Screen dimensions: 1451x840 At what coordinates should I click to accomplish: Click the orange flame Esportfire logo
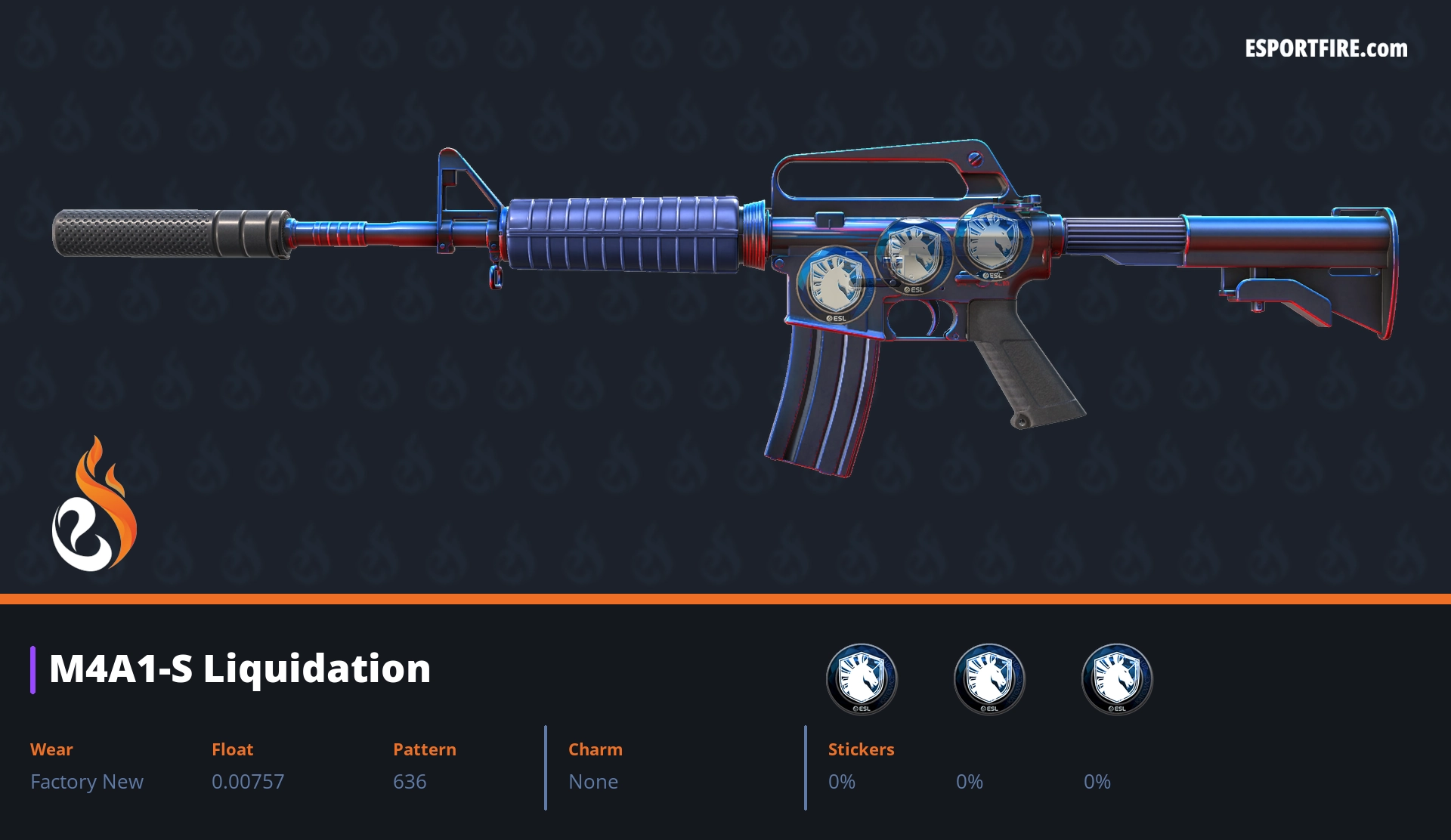(x=94, y=507)
